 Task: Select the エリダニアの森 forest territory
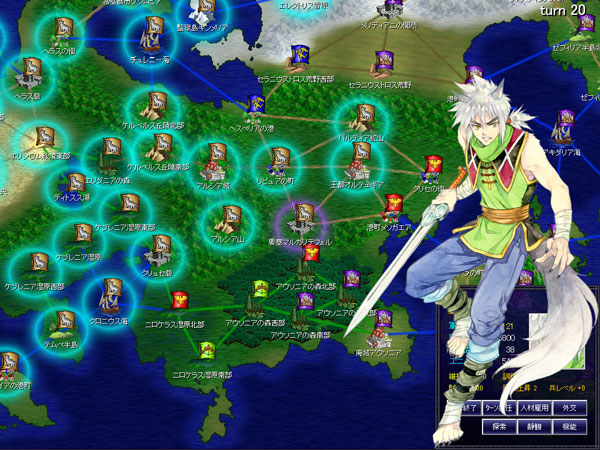point(106,155)
